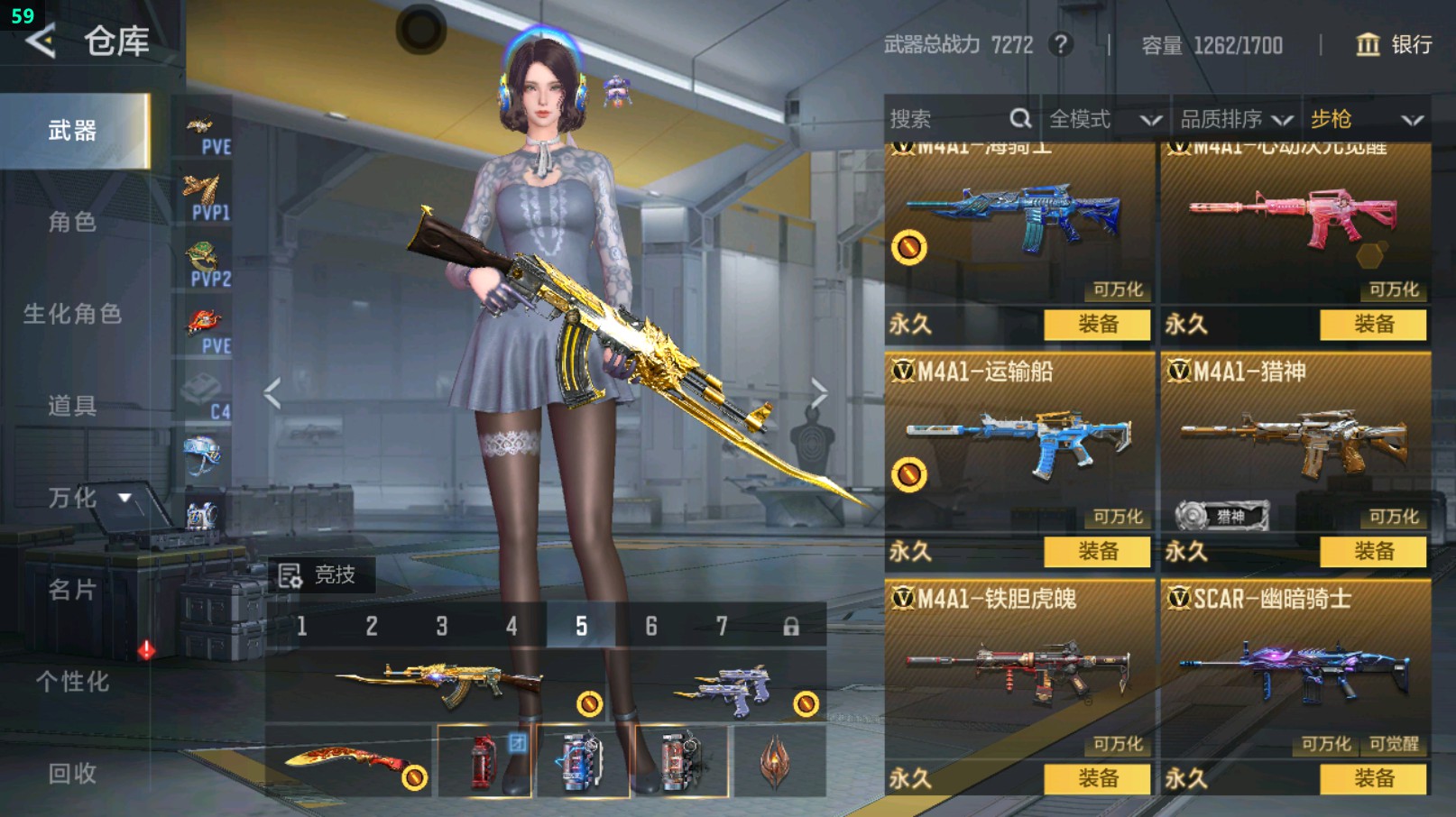The image size is (1456, 817).
Task: Open the 名片 section
Action: [x=73, y=590]
